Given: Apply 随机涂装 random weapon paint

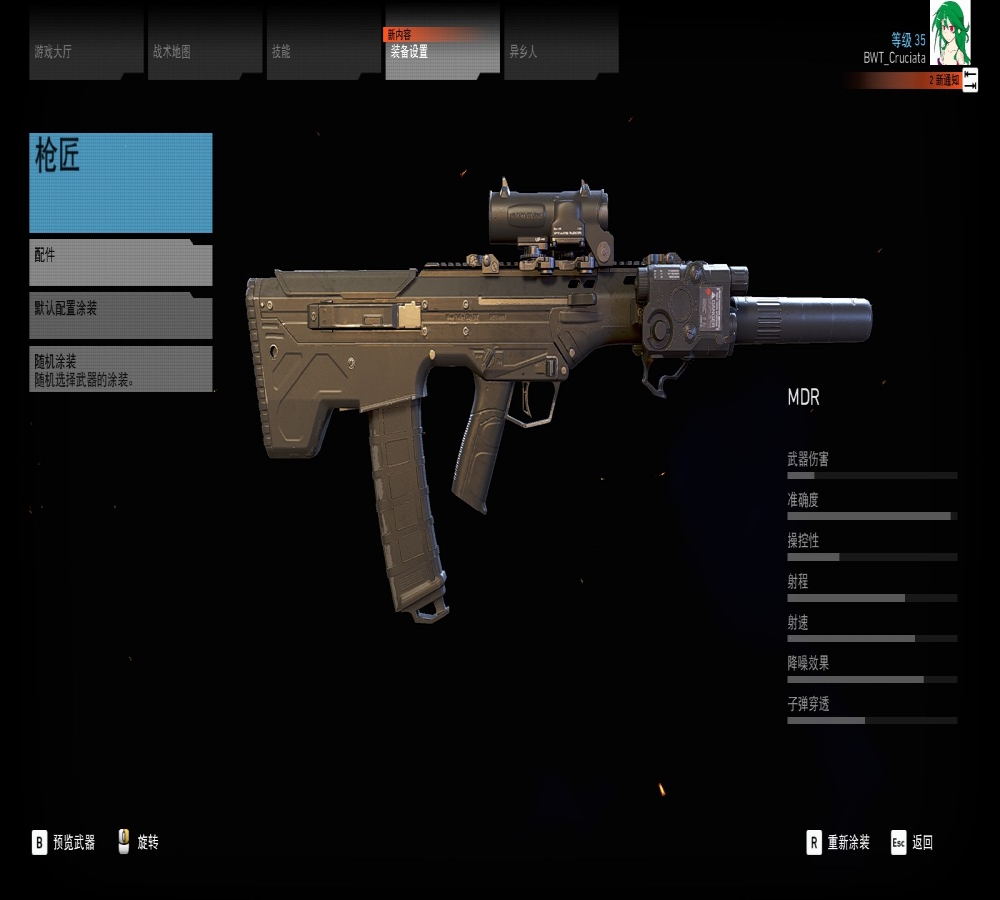Looking at the screenshot, I should [x=121, y=369].
